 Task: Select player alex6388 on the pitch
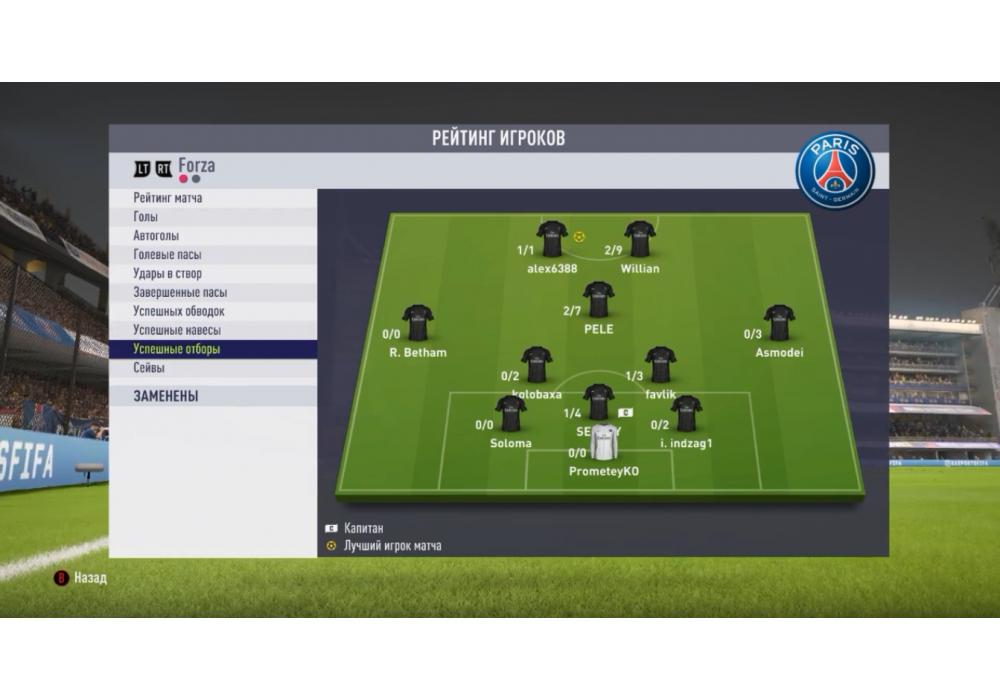[x=552, y=240]
